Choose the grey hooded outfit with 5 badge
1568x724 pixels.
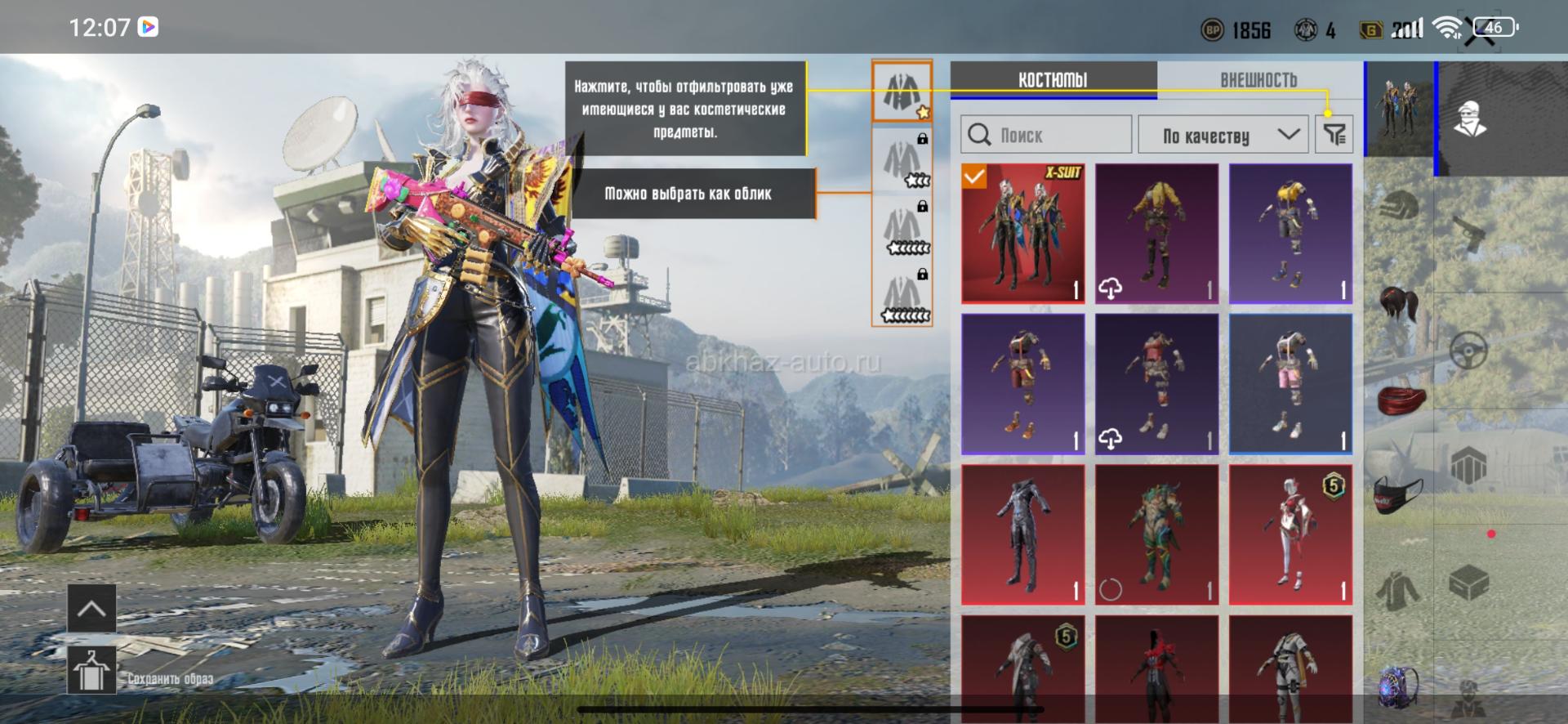point(1022,670)
